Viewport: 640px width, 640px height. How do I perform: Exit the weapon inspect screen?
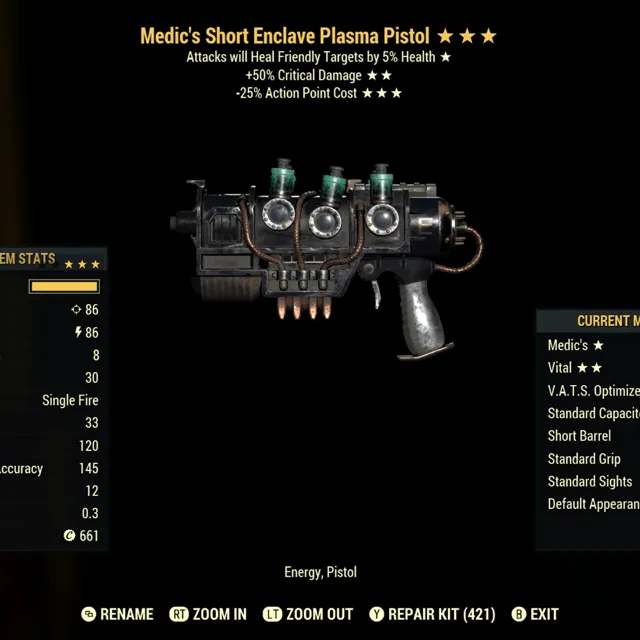pos(544,614)
